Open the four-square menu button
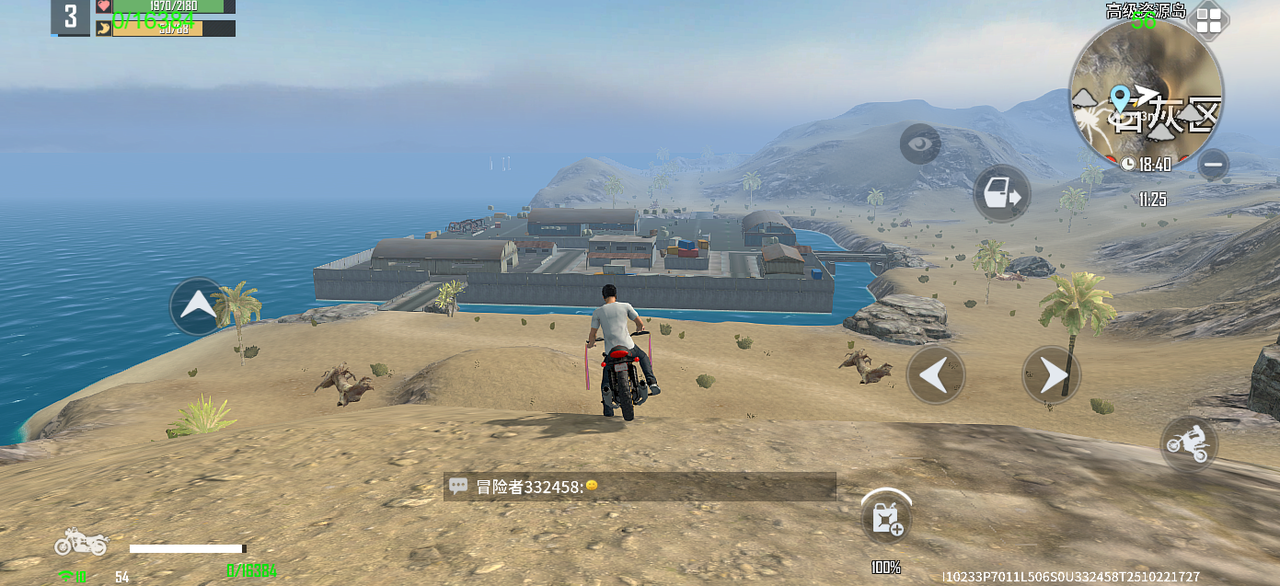Image resolution: width=1280 pixels, height=586 pixels. 1209,21
